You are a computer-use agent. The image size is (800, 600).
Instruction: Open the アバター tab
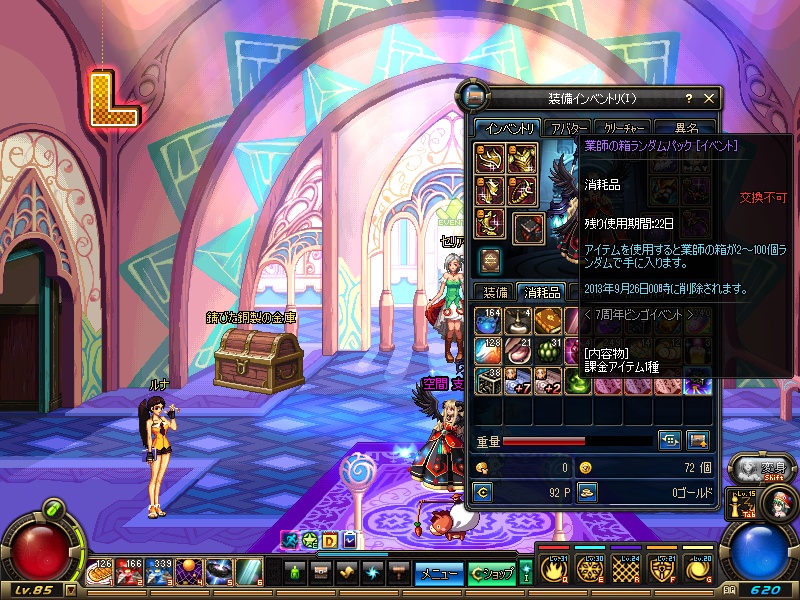pos(568,128)
